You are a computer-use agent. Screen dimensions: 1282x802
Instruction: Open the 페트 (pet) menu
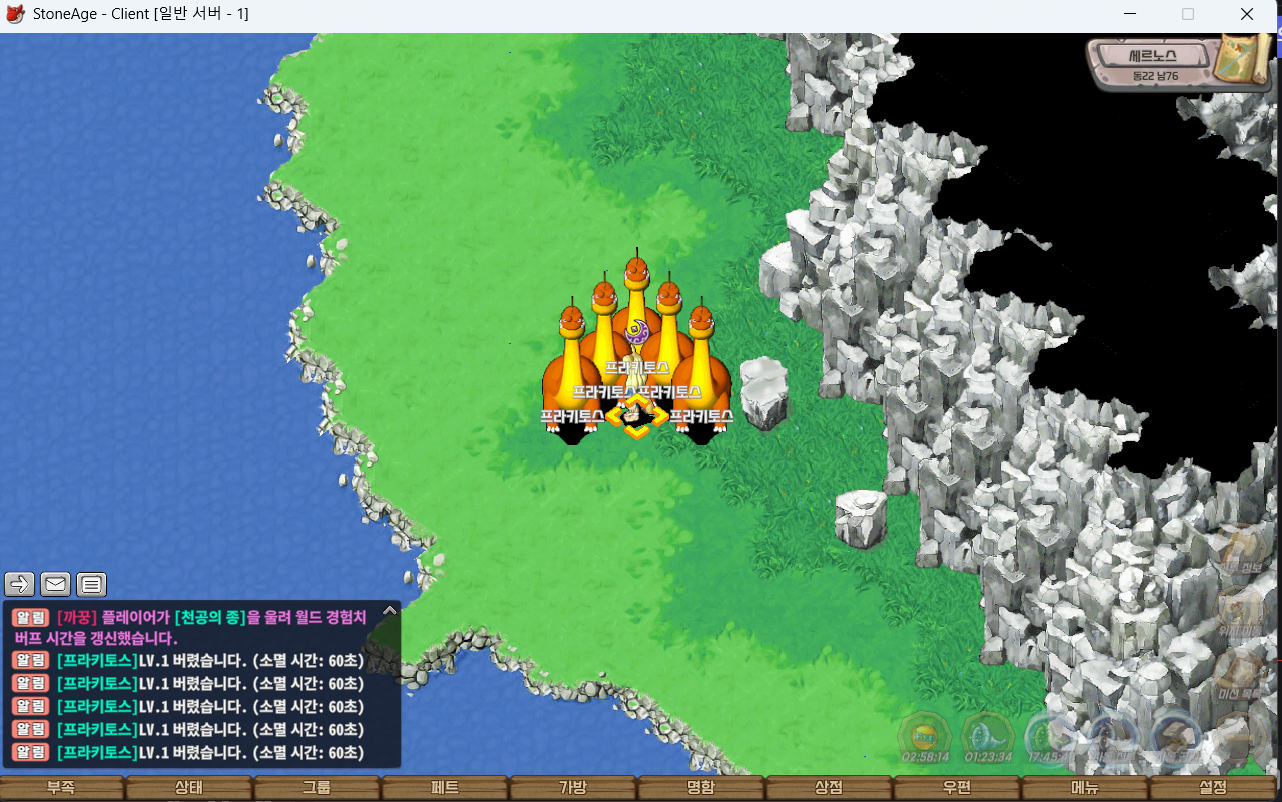coord(445,788)
